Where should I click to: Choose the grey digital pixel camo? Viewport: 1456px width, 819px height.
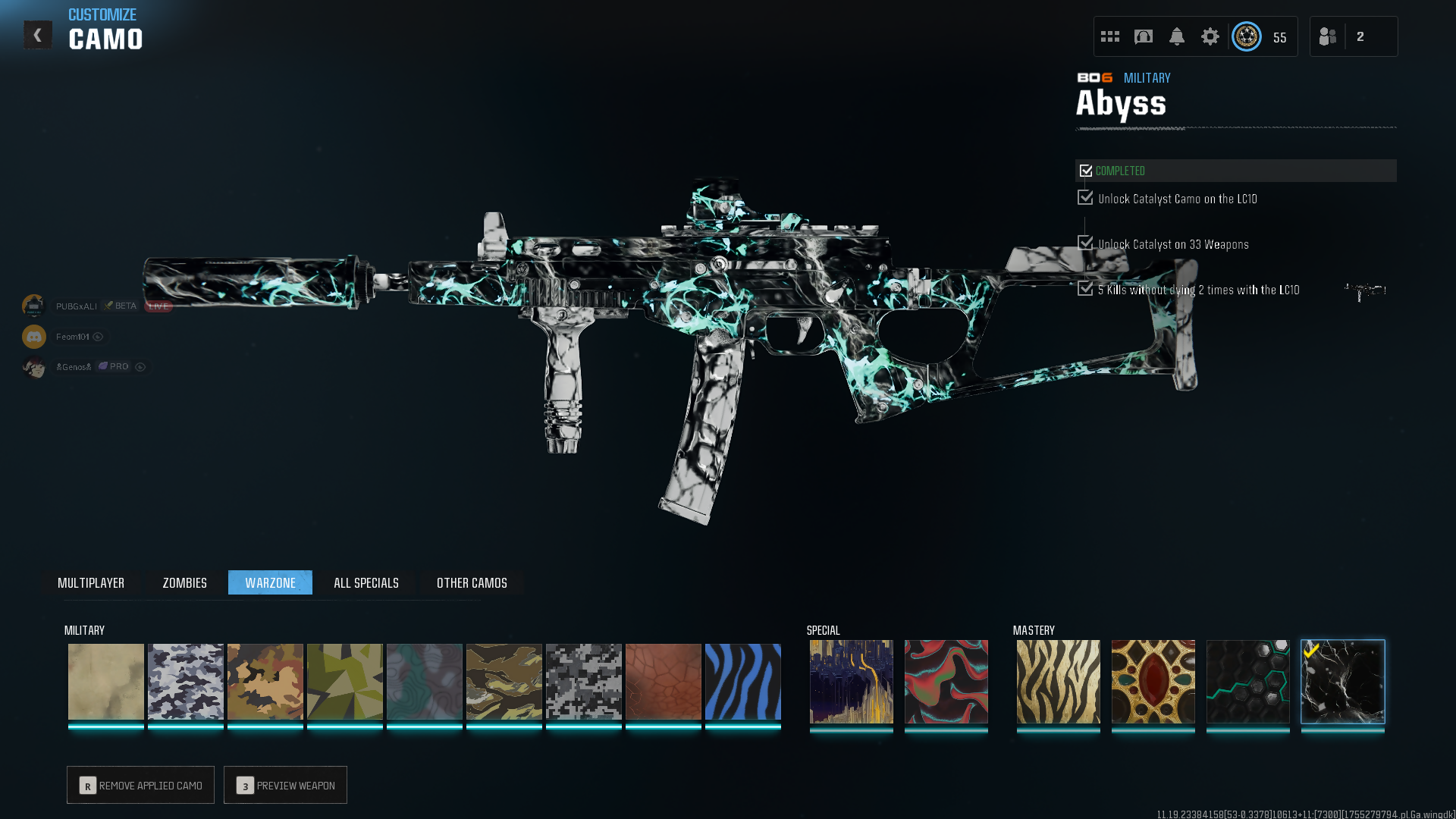pyautogui.click(x=583, y=682)
